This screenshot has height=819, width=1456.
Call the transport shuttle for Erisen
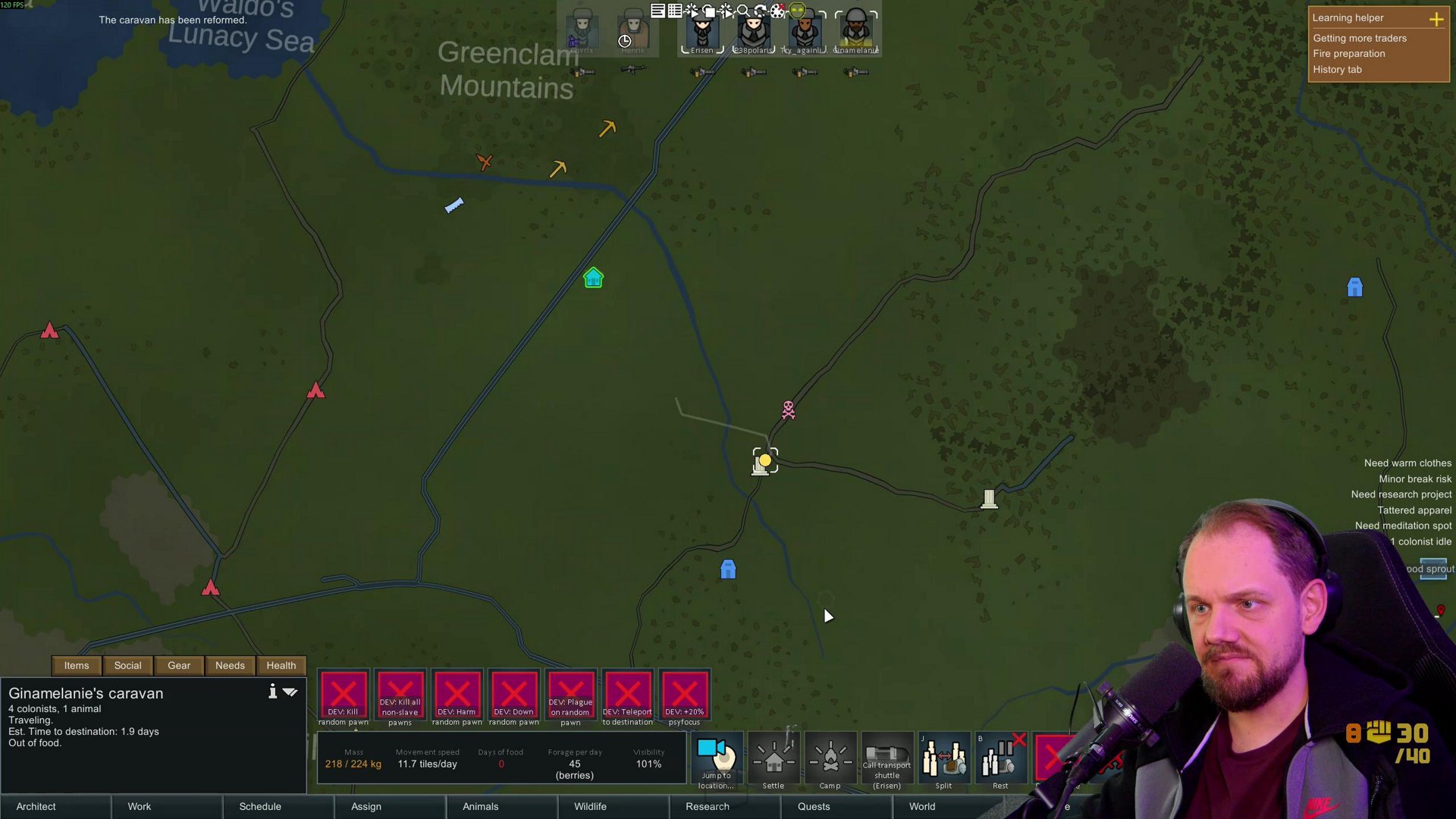[886, 760]
